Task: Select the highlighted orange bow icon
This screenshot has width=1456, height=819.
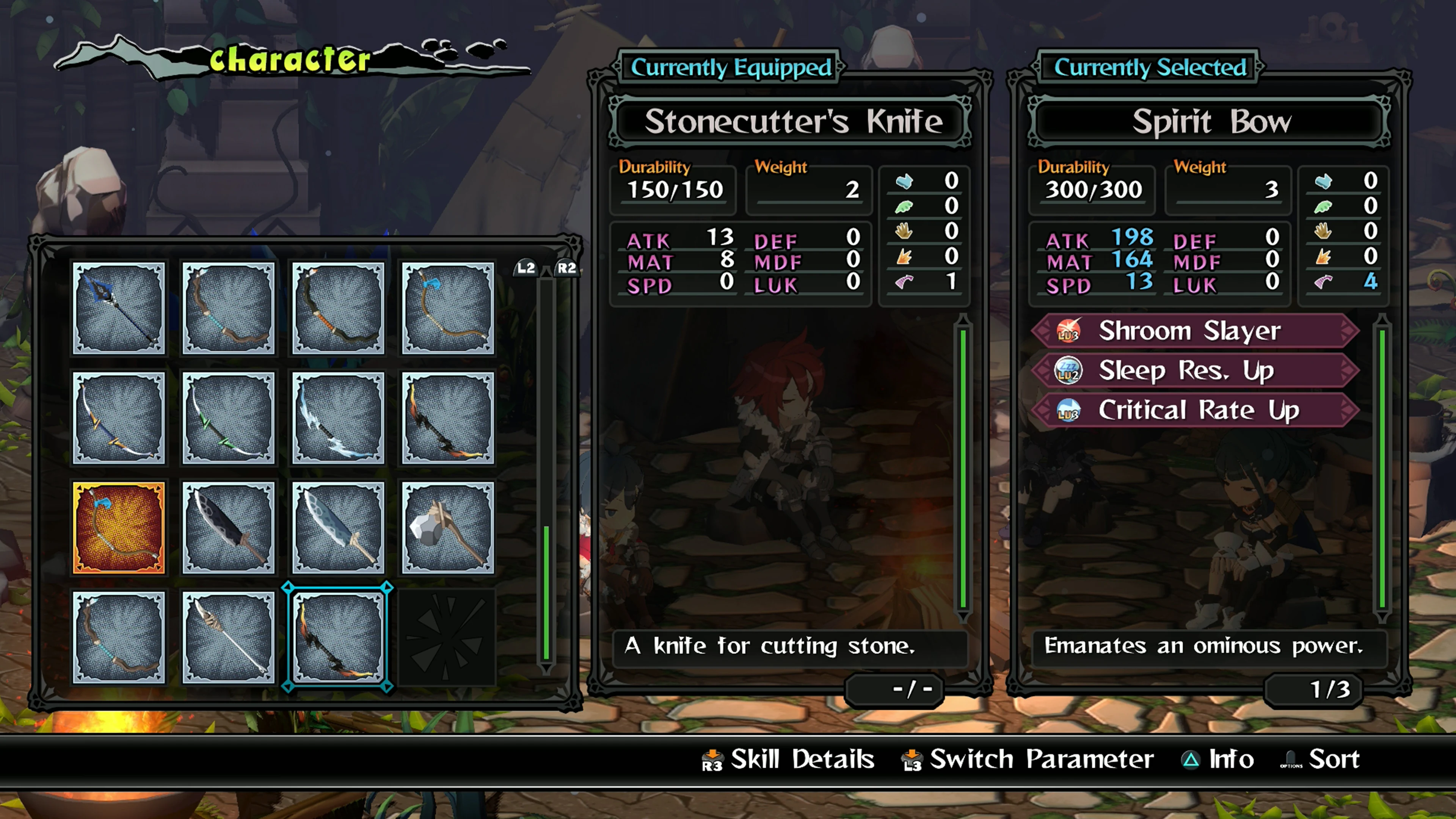Action: (119, 529)
